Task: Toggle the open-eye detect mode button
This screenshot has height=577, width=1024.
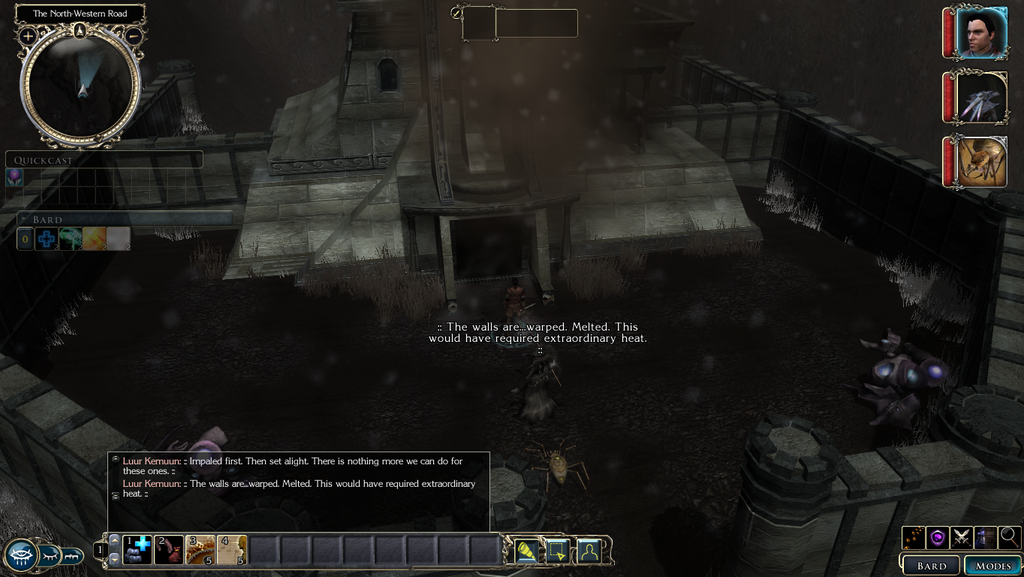Action: click(x=22, y=555)
